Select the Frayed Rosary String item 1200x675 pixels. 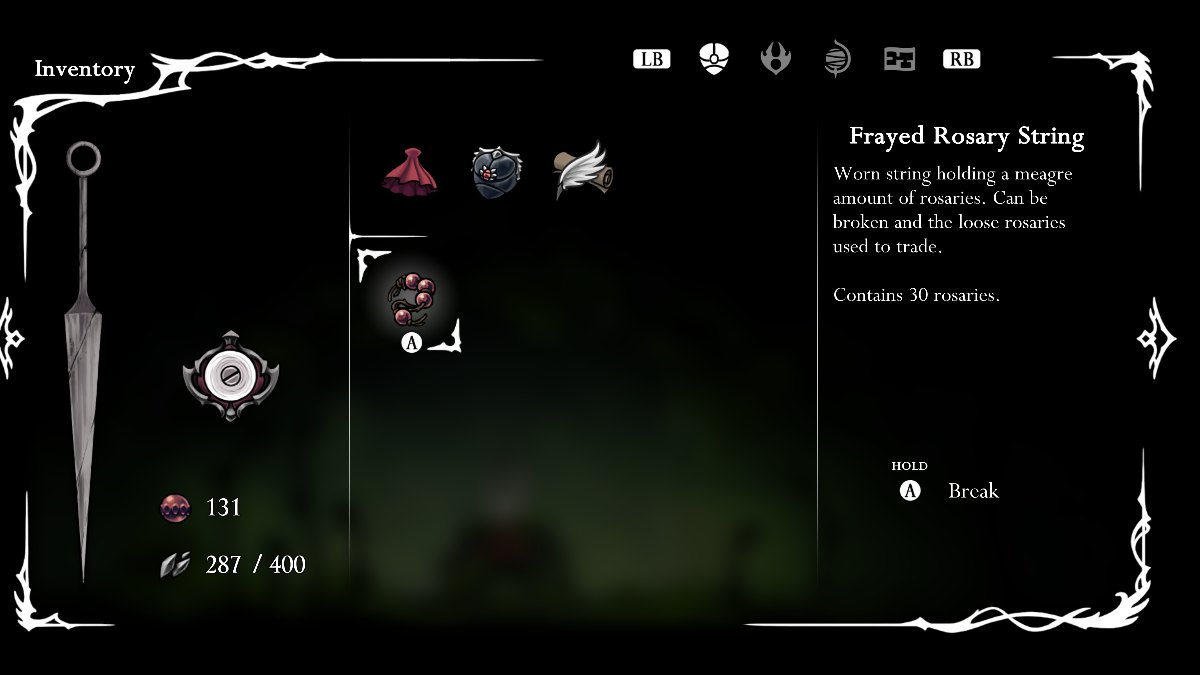(411, 299)
